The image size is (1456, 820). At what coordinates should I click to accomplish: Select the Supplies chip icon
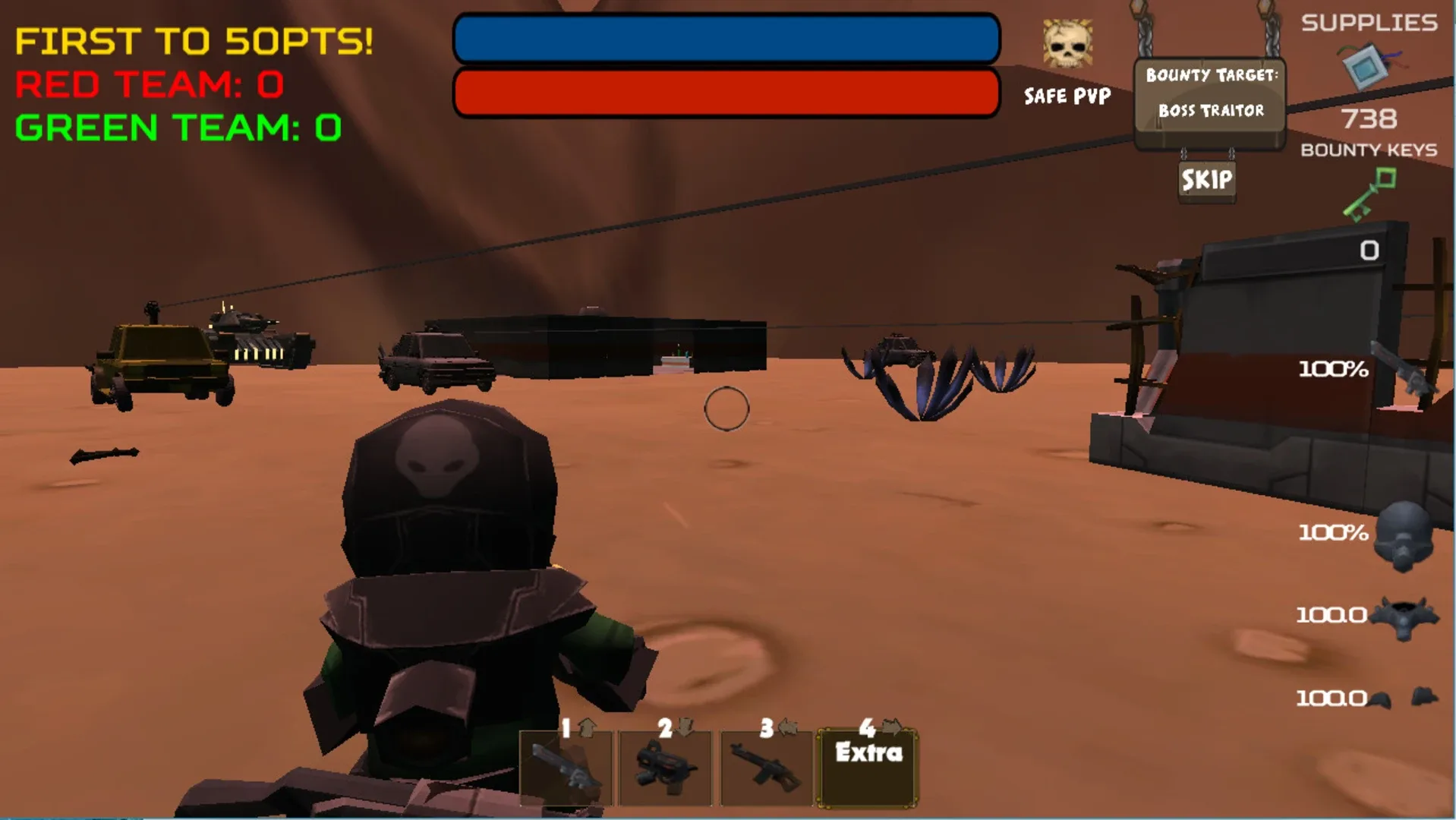pos(1366,64)
